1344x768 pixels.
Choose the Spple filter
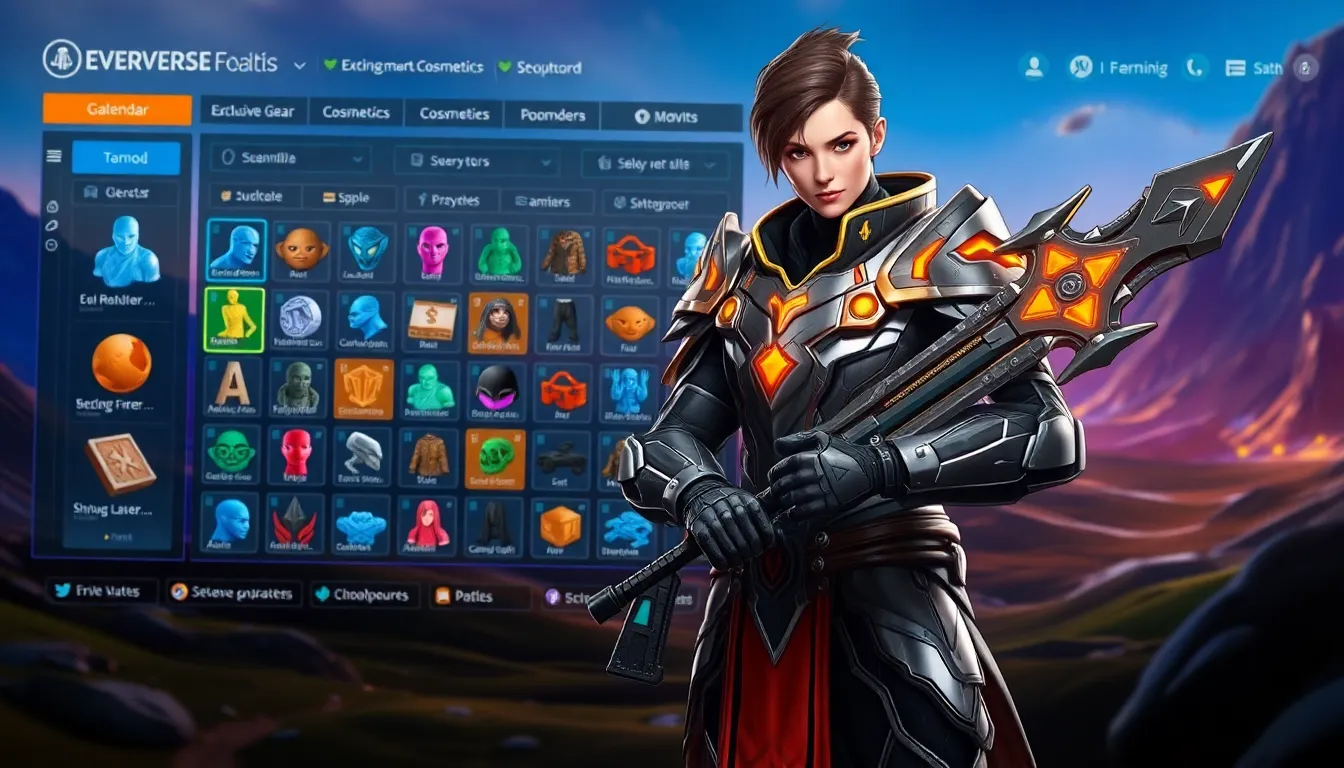[x=346, y=198]
